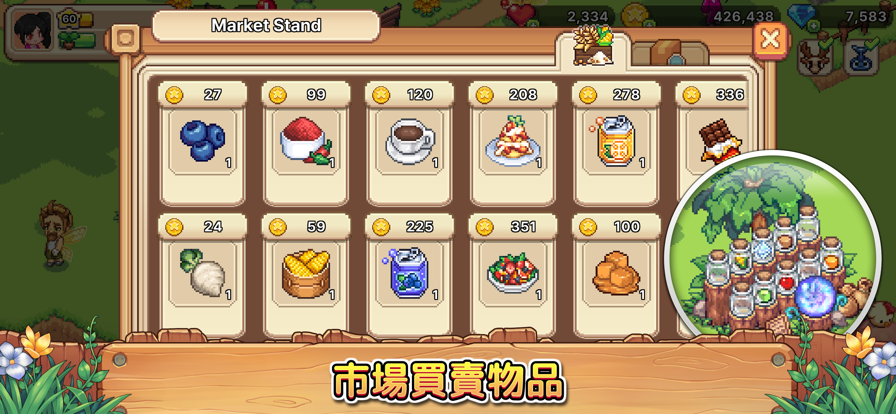Select the strawberry salad bowl for 351
This screenshot has height=414, width=896.
pos(513,272)
